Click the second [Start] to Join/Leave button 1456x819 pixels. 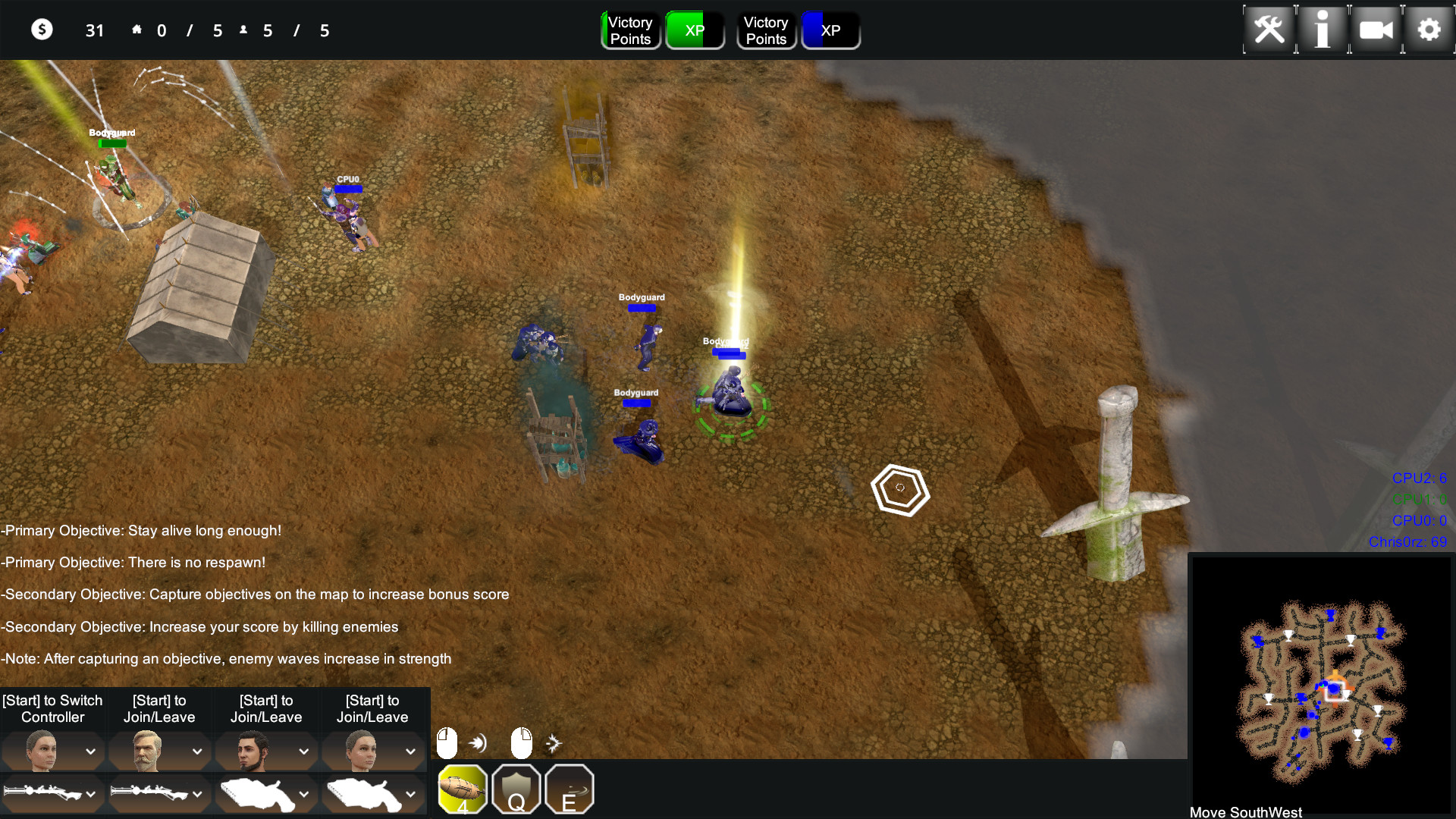point(159,708)
